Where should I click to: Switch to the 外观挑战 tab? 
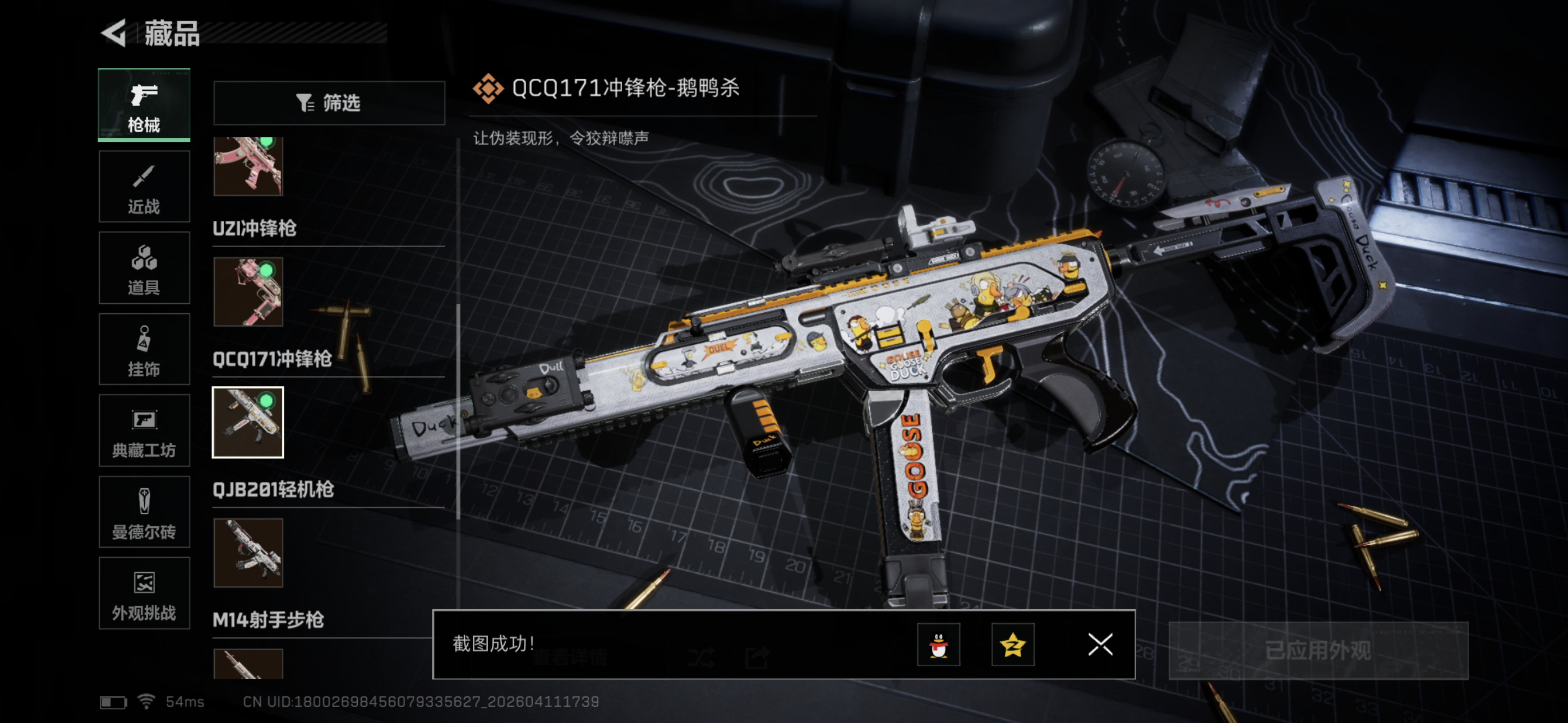tap(144, 594)
